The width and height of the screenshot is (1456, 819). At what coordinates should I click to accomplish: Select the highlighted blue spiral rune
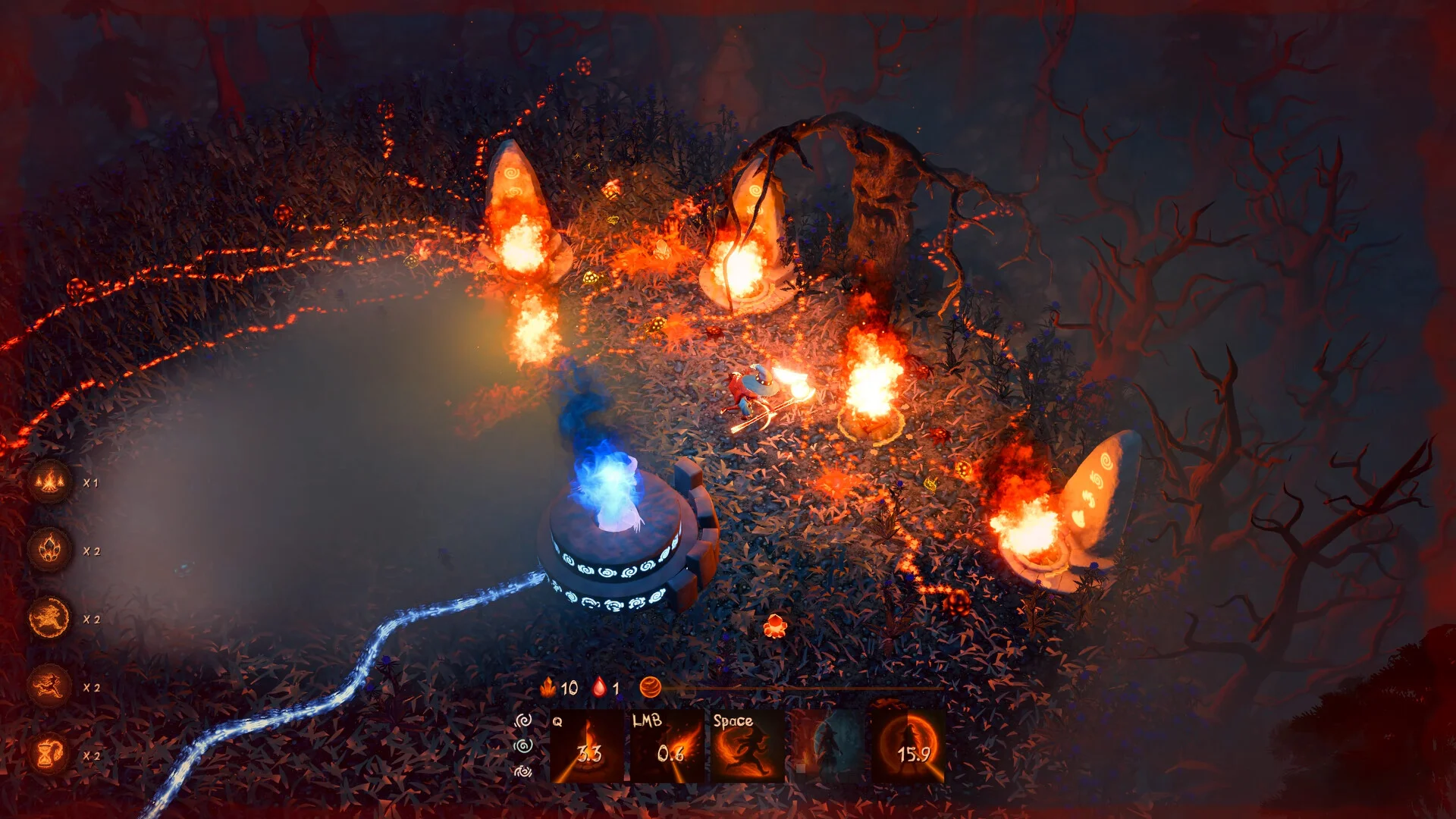(x=523, y=746)
